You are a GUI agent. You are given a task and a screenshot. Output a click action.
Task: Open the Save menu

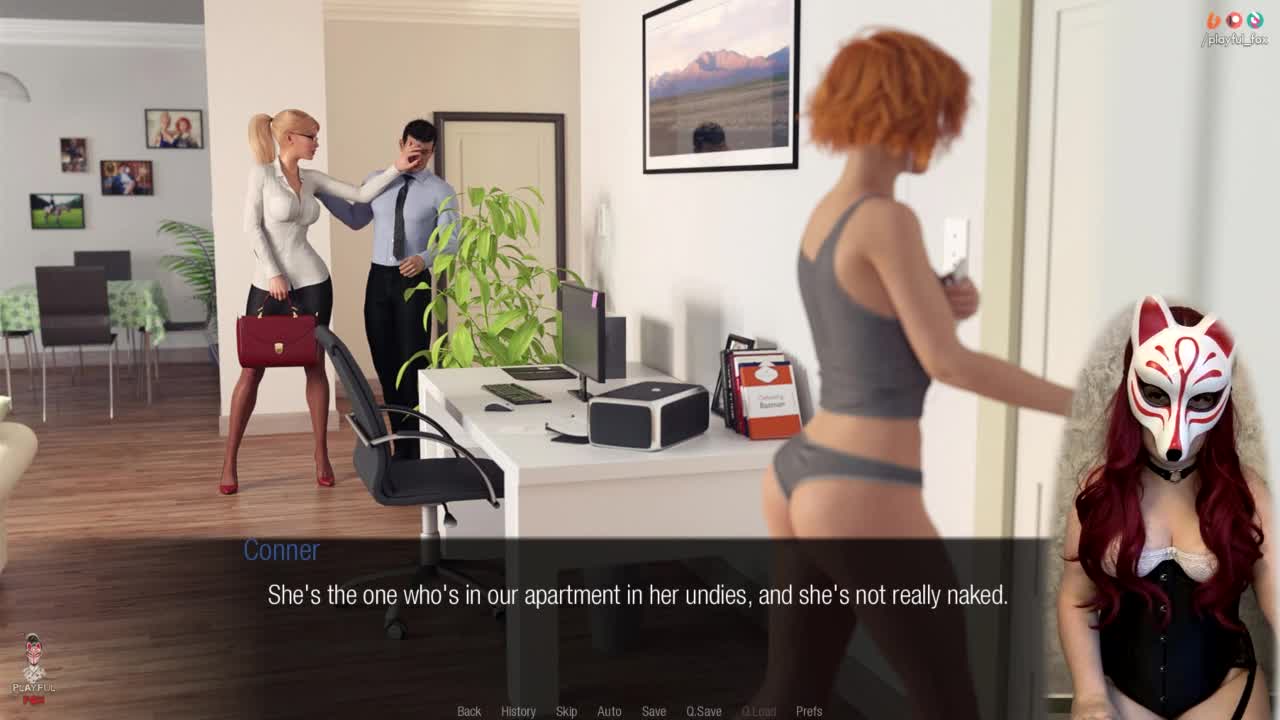point(654,711)
